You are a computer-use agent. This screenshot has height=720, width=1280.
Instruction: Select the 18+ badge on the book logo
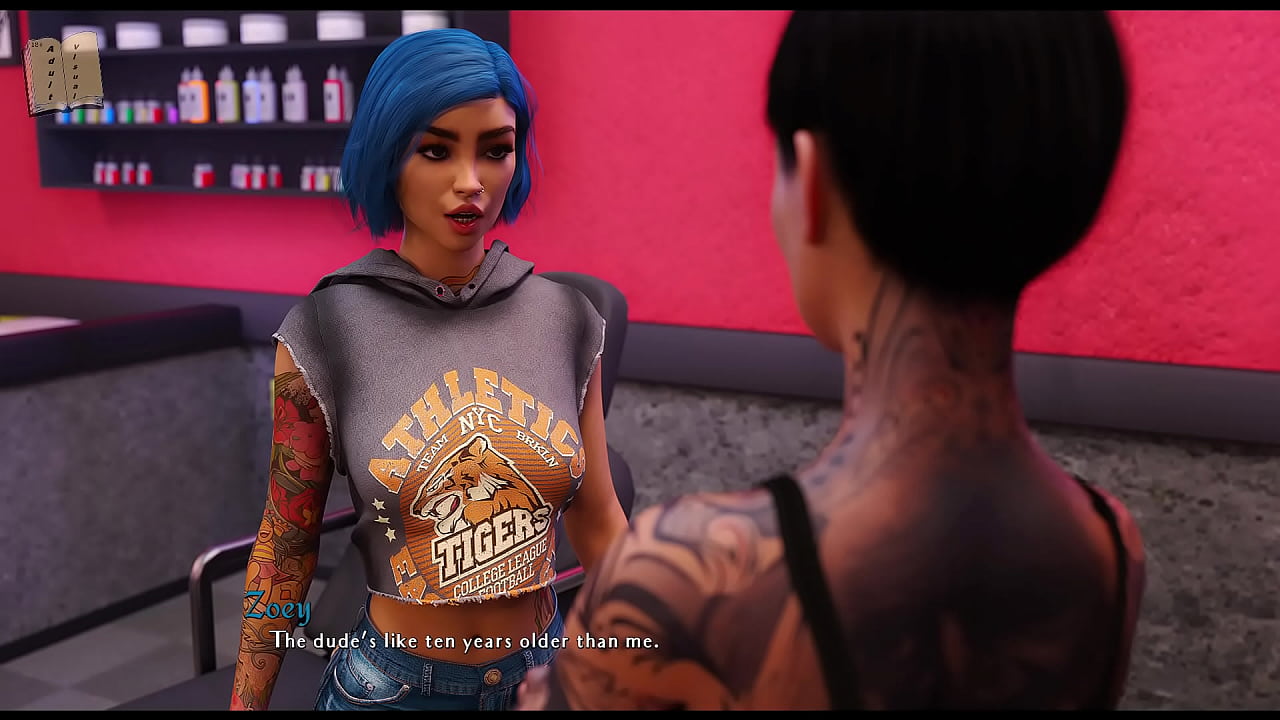(36, 45)
